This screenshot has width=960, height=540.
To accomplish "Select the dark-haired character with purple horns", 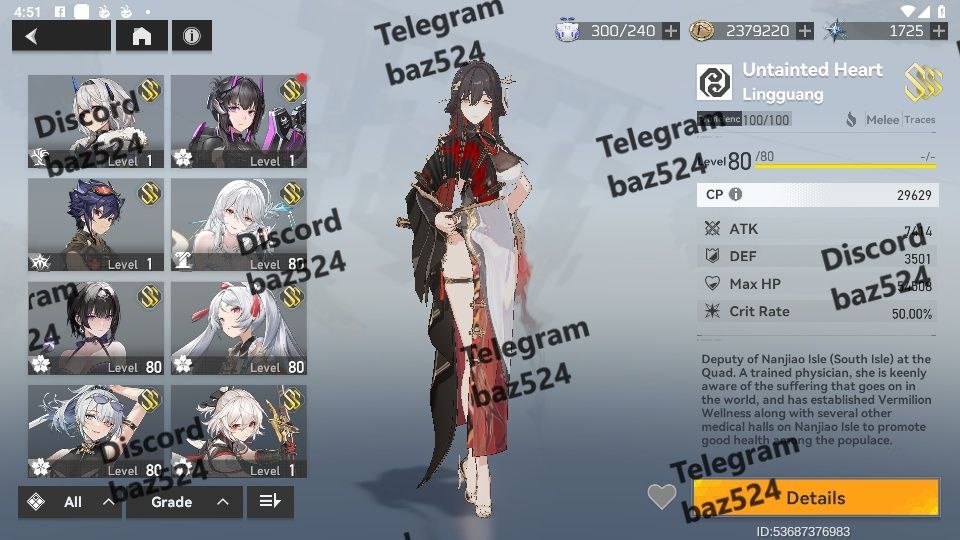I will tap(239, 121).
